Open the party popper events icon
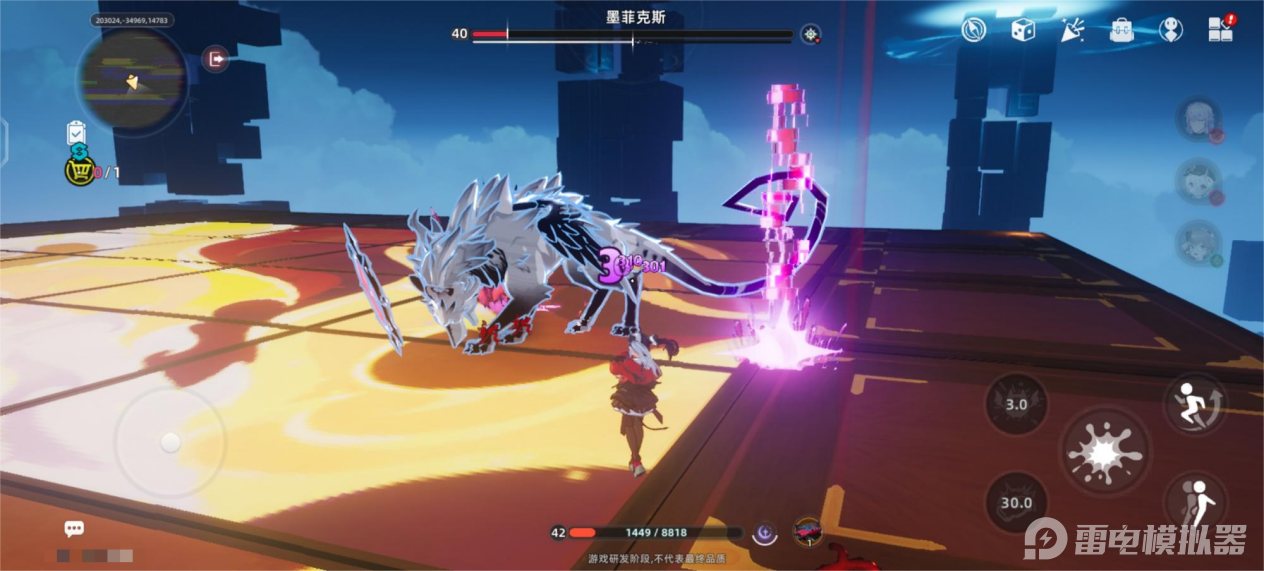The height and width of the screenshot is (571, 1264). pos(1073,29)
